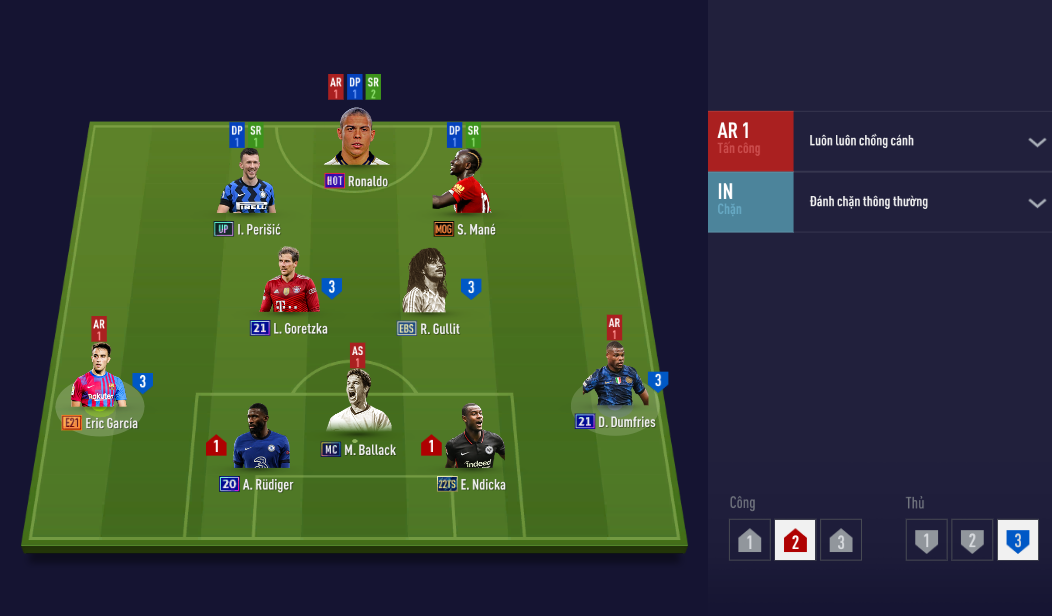The height and width of the screenshot is (616, 1052).
Task: Set attack (Công) level to 3
Action: 841,541
